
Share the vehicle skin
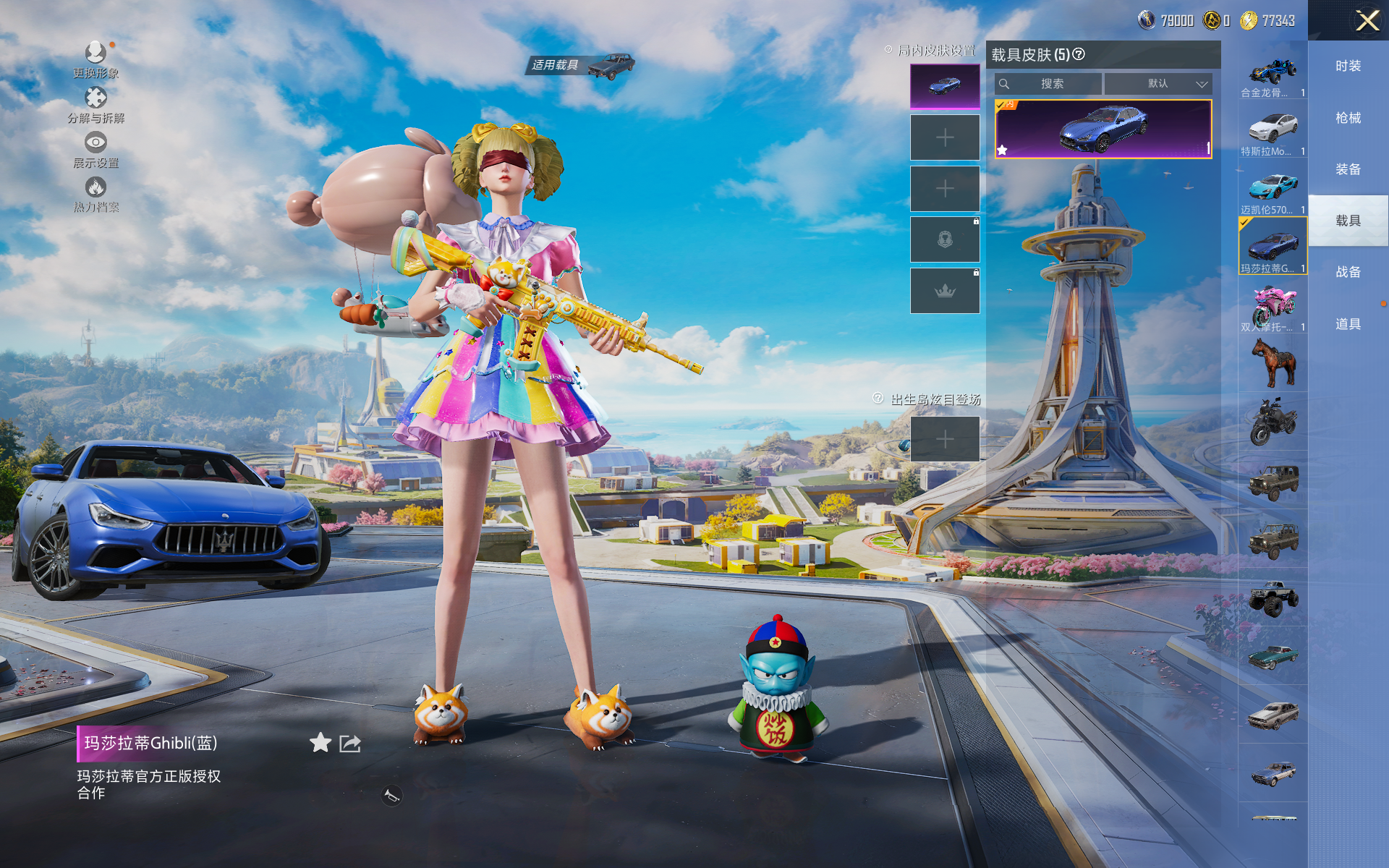(x=350, y=743)
